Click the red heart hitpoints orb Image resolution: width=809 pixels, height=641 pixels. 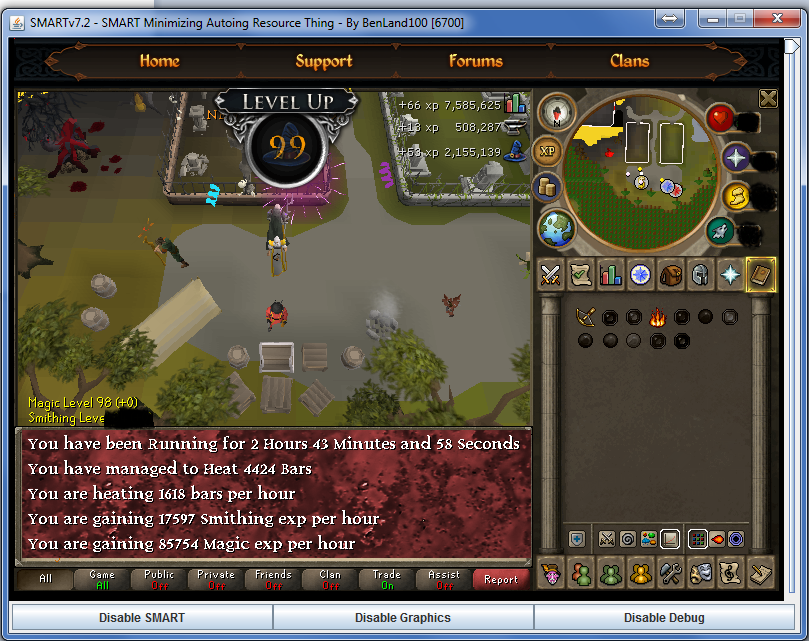(721, 119)
